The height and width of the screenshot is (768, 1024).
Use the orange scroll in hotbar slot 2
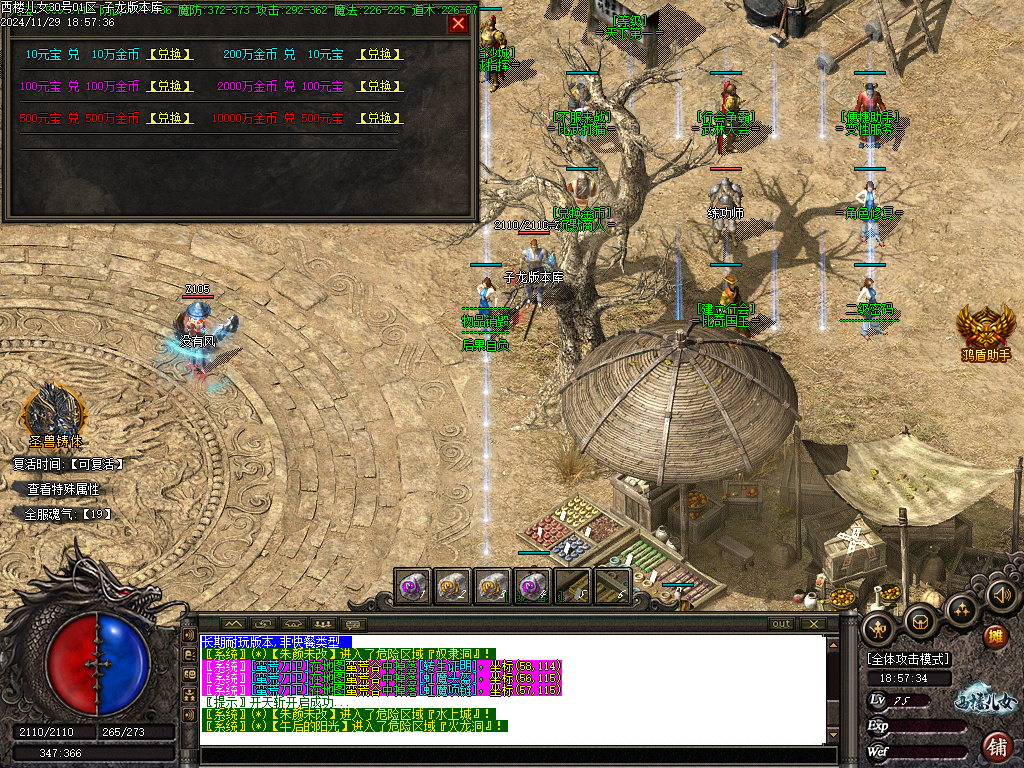[x=453, y=586]
